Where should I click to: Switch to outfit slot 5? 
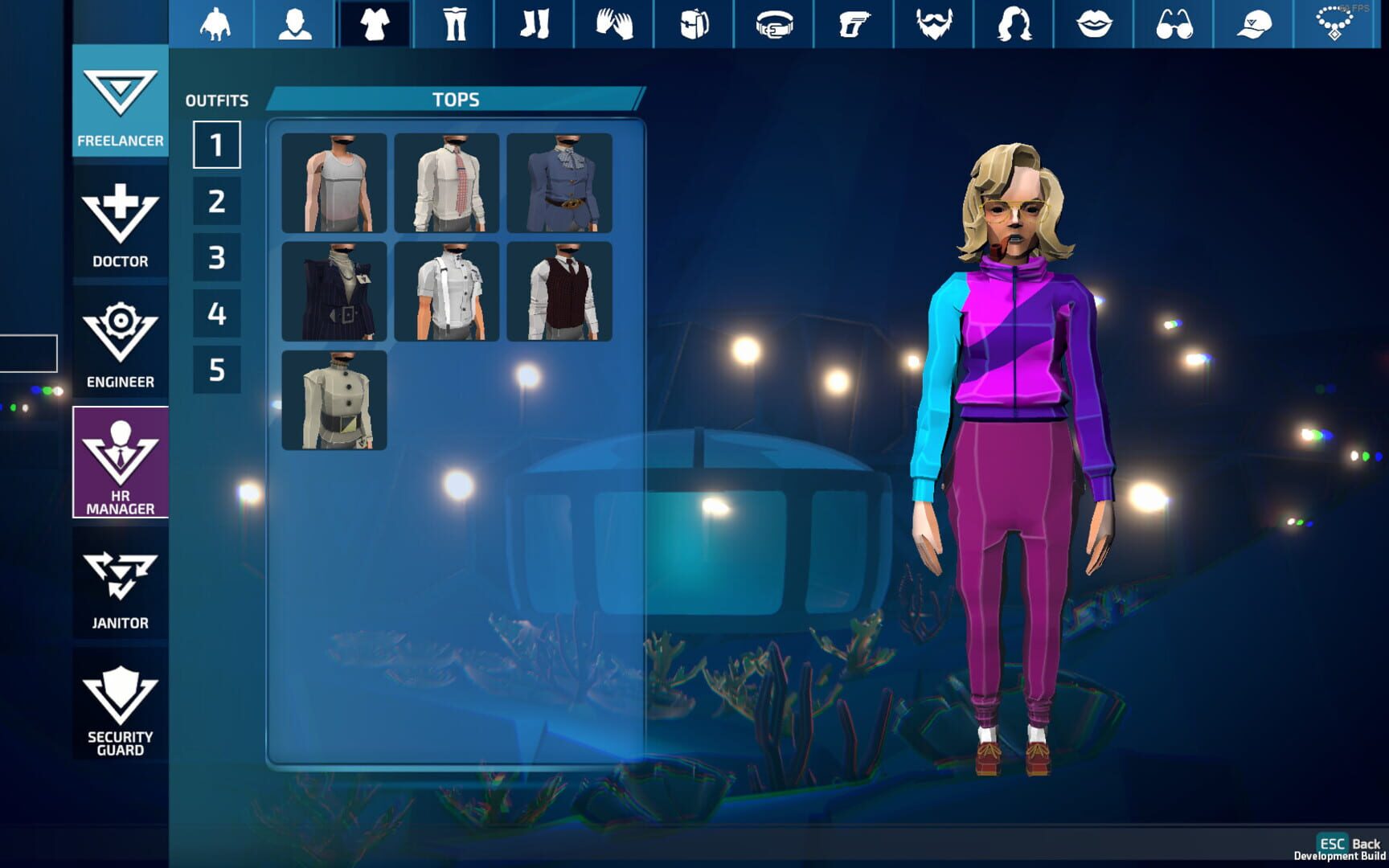216,372
